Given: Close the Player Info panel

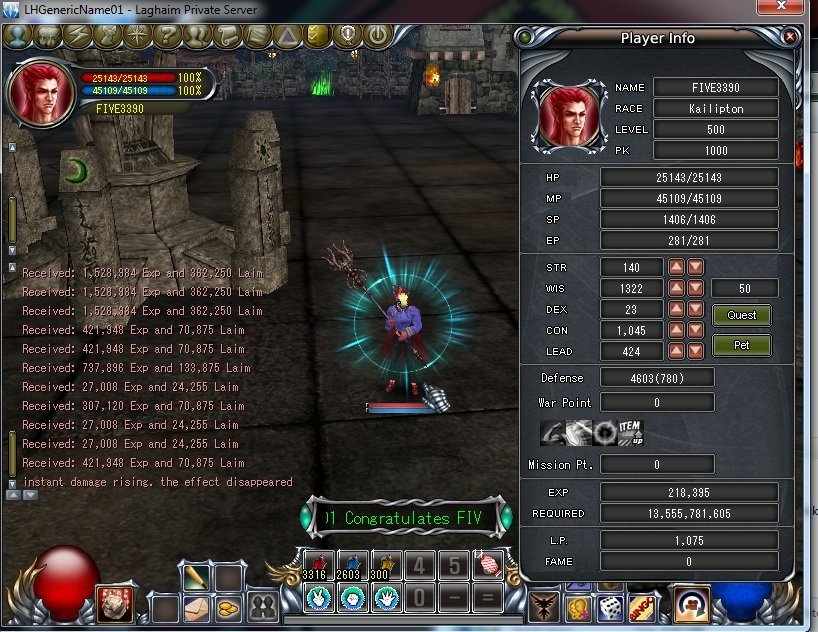Looking at the screenshot, I should pyautogui.click(x=790, y=37).
